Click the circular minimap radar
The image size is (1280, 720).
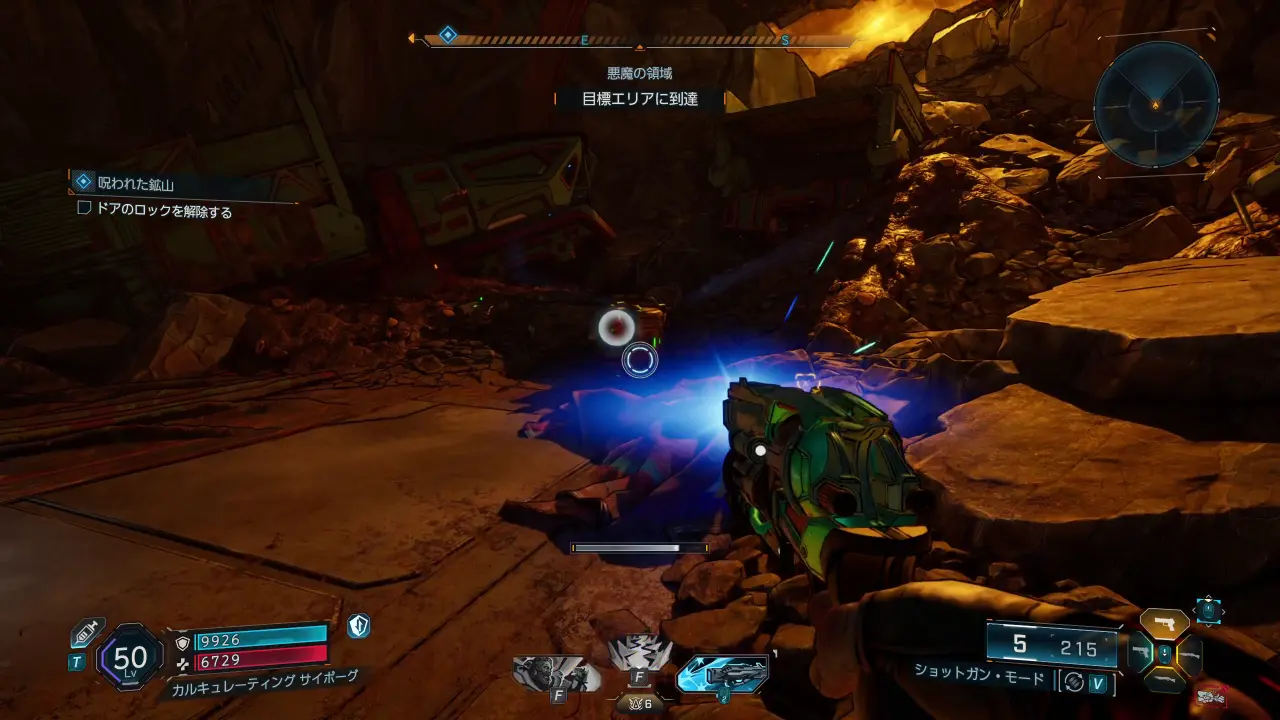coord(1155,104)
